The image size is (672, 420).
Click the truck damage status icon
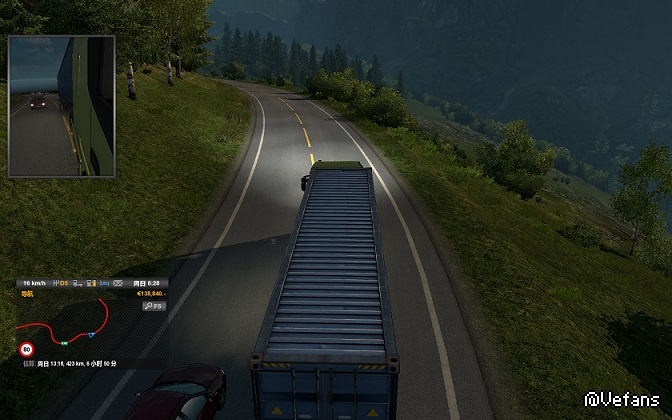[77, 283]
